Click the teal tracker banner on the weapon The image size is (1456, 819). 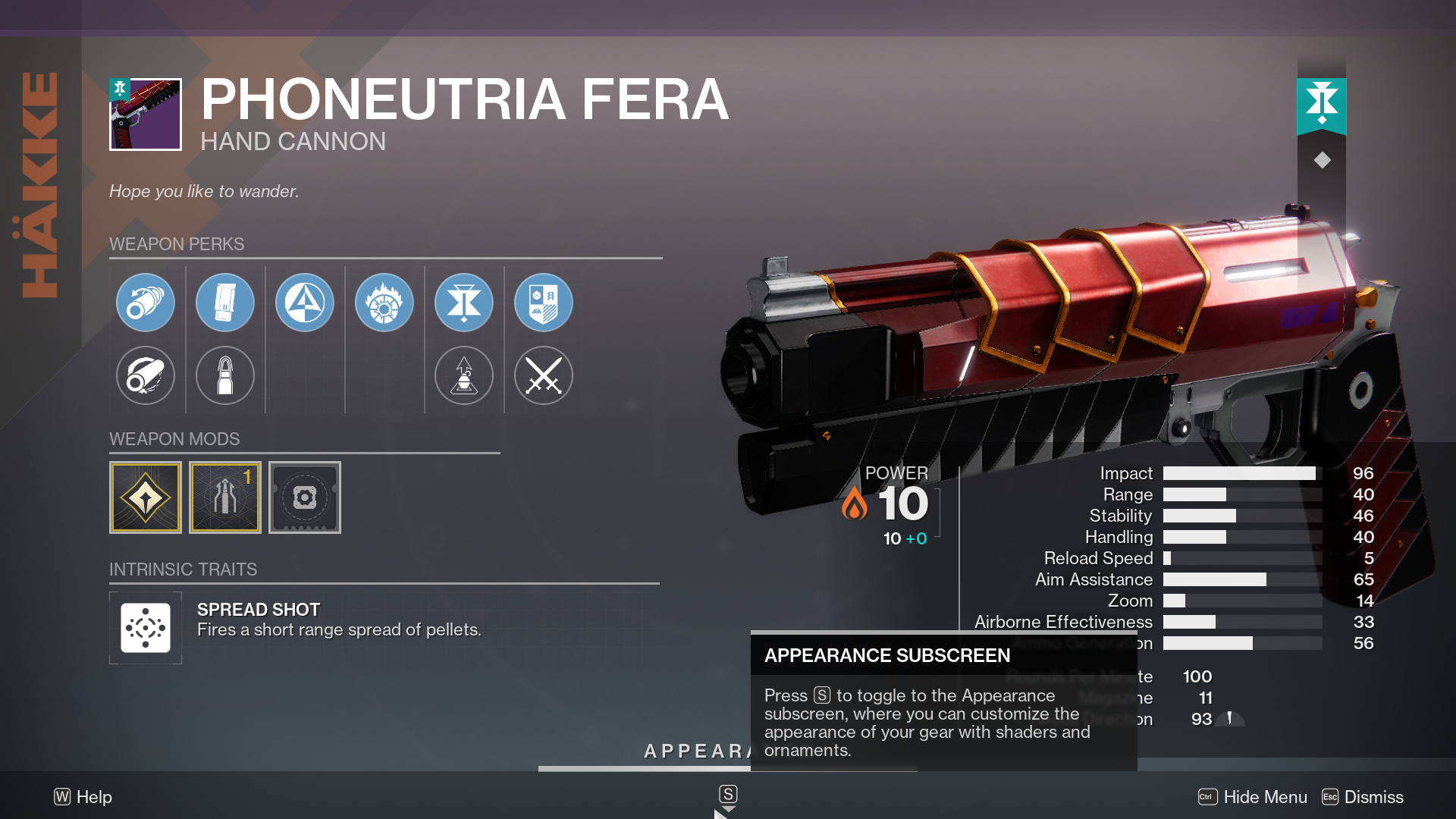click(1323, 106)
